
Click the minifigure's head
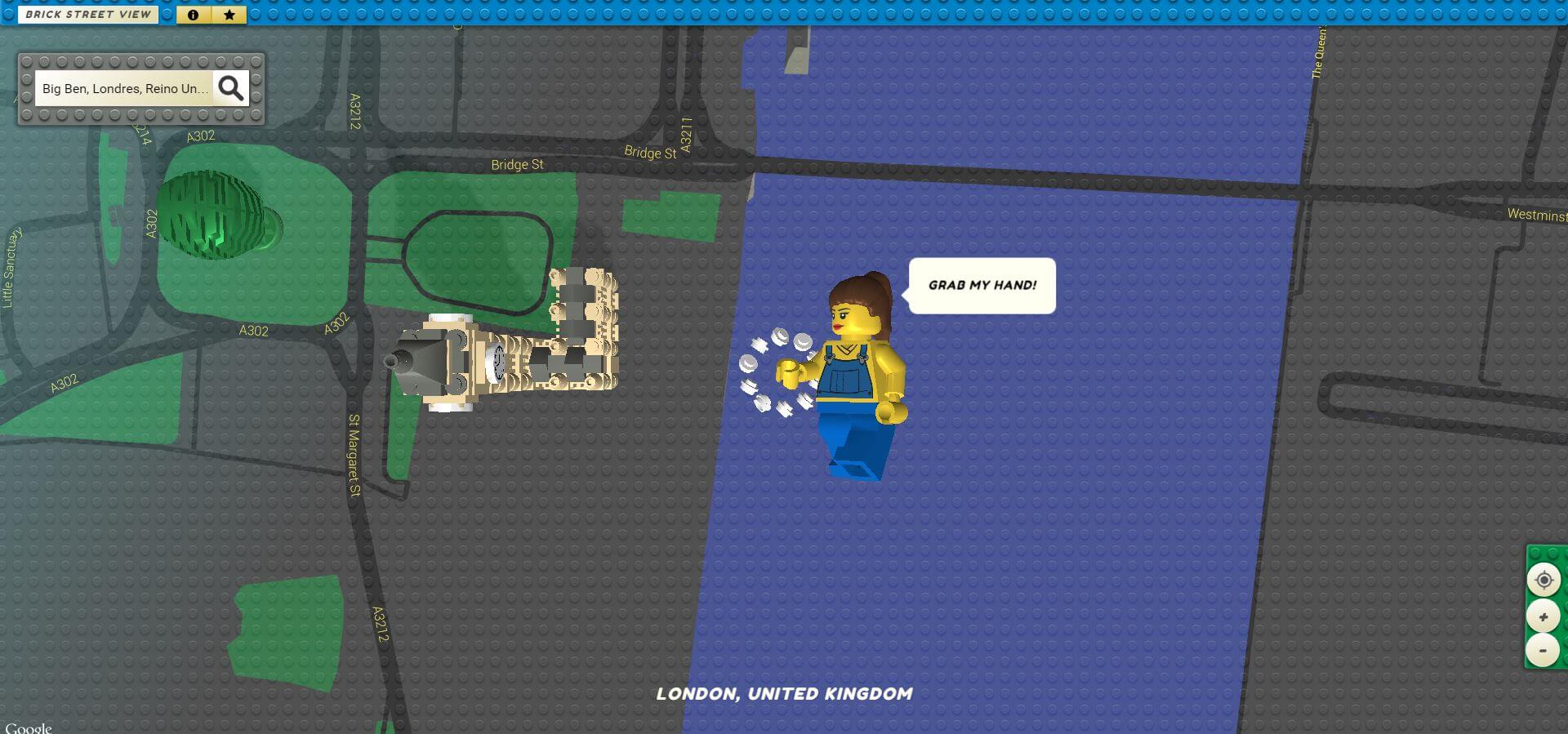pyautogui.click(x=853, y=314)
